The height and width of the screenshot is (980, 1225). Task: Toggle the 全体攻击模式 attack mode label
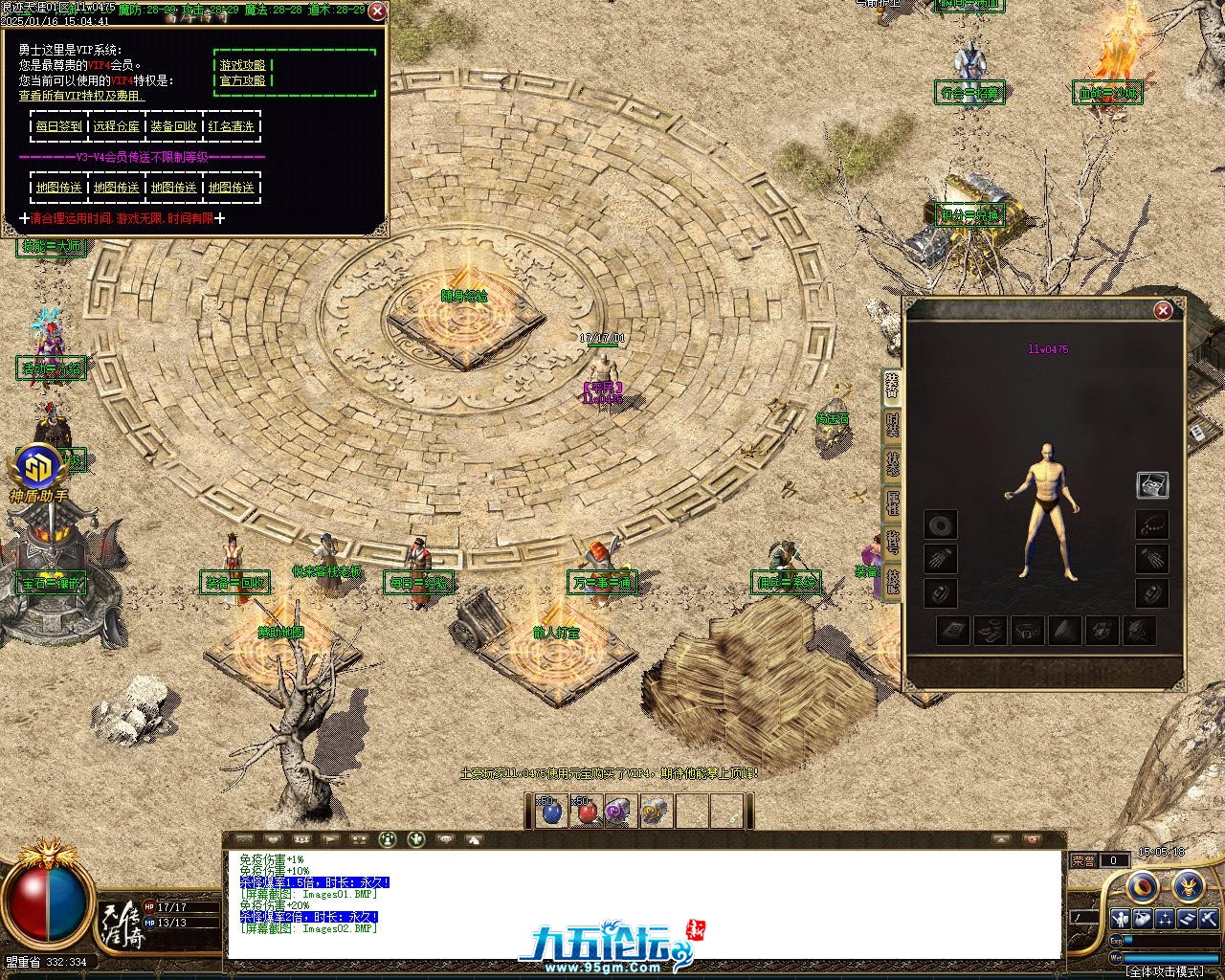click(x=1165, y=970)
